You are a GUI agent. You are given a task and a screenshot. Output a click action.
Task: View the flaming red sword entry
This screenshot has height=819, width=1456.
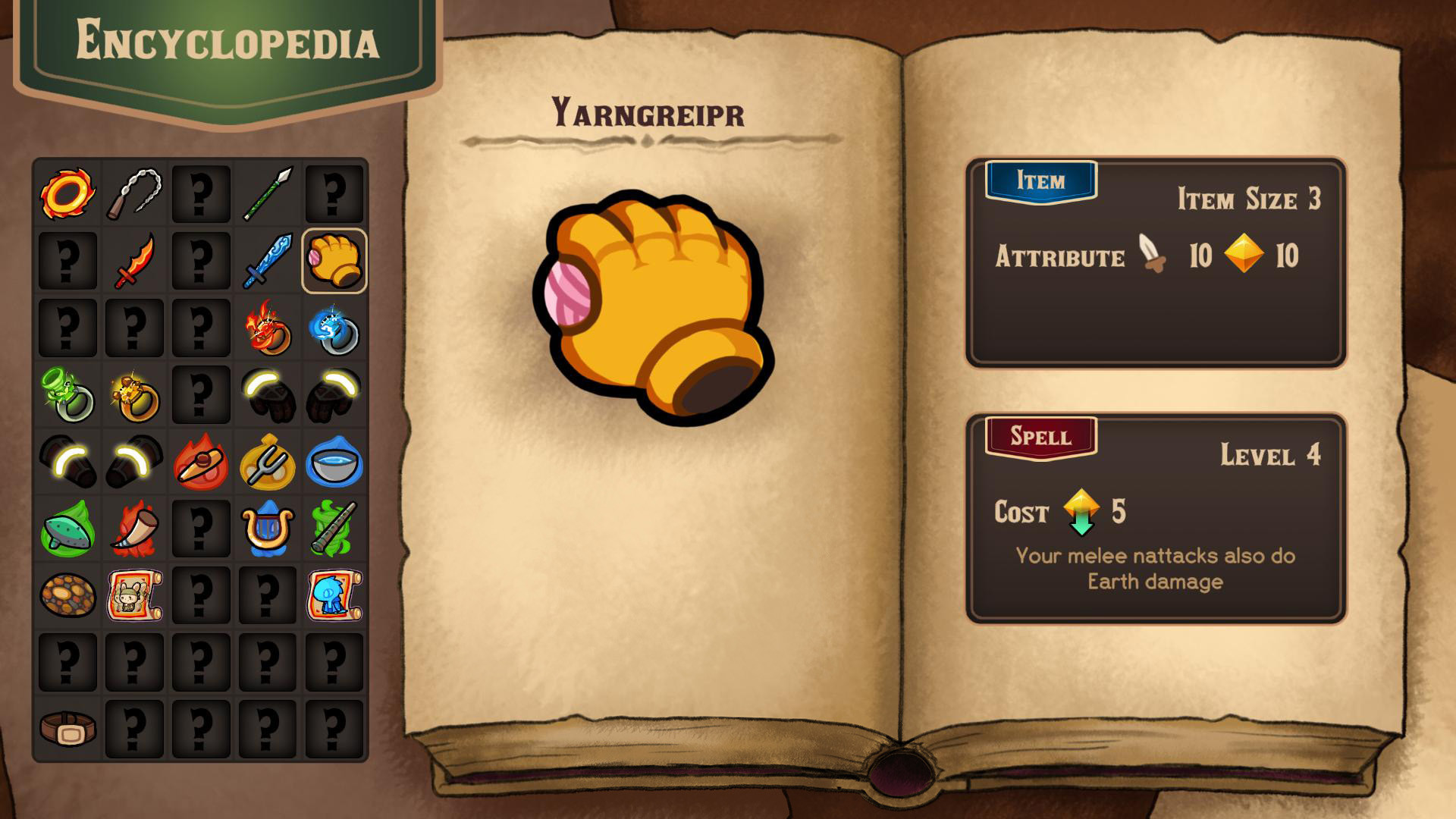(x=134, y=259)
